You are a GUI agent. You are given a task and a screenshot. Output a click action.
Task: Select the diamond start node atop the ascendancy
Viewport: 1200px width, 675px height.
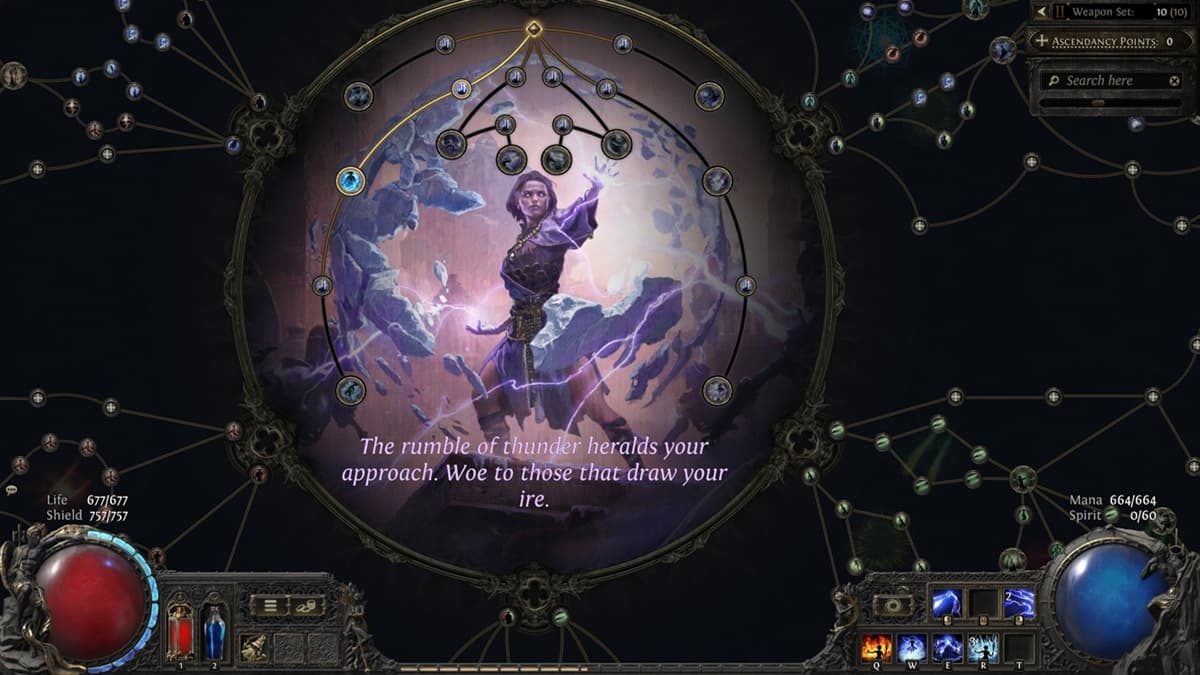pos(534,28)
